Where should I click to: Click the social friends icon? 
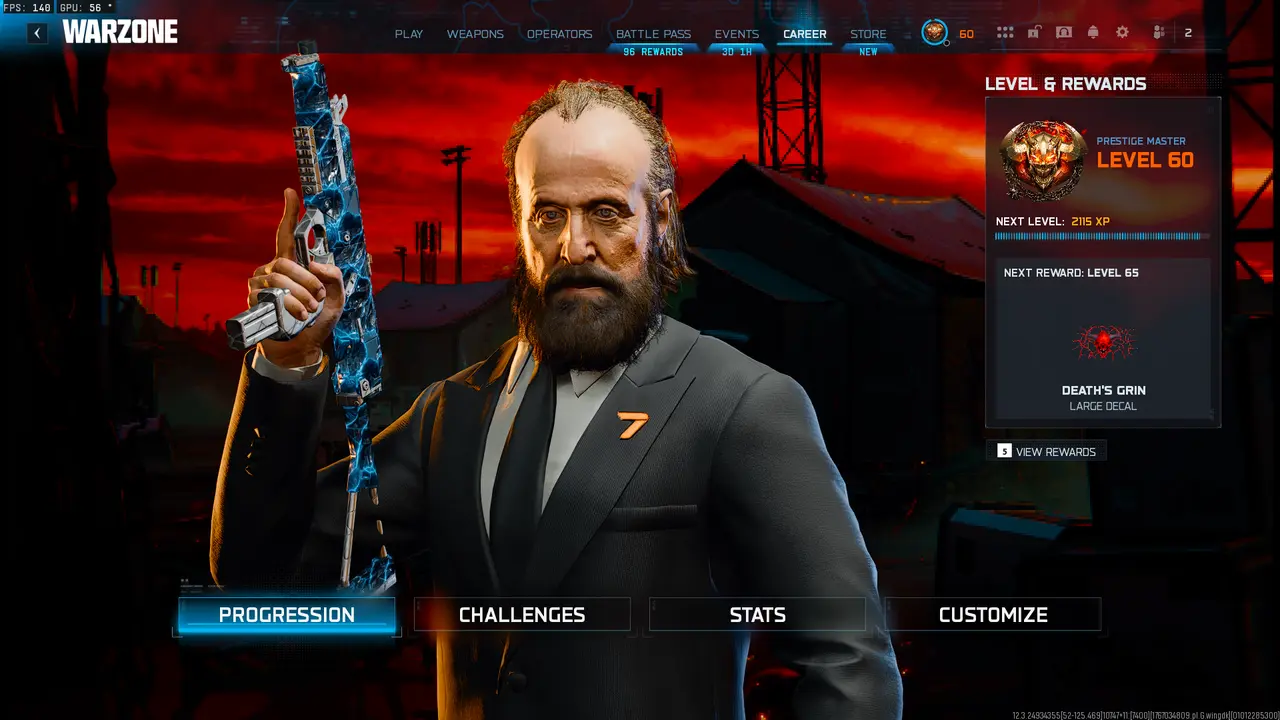[1158, 32]
